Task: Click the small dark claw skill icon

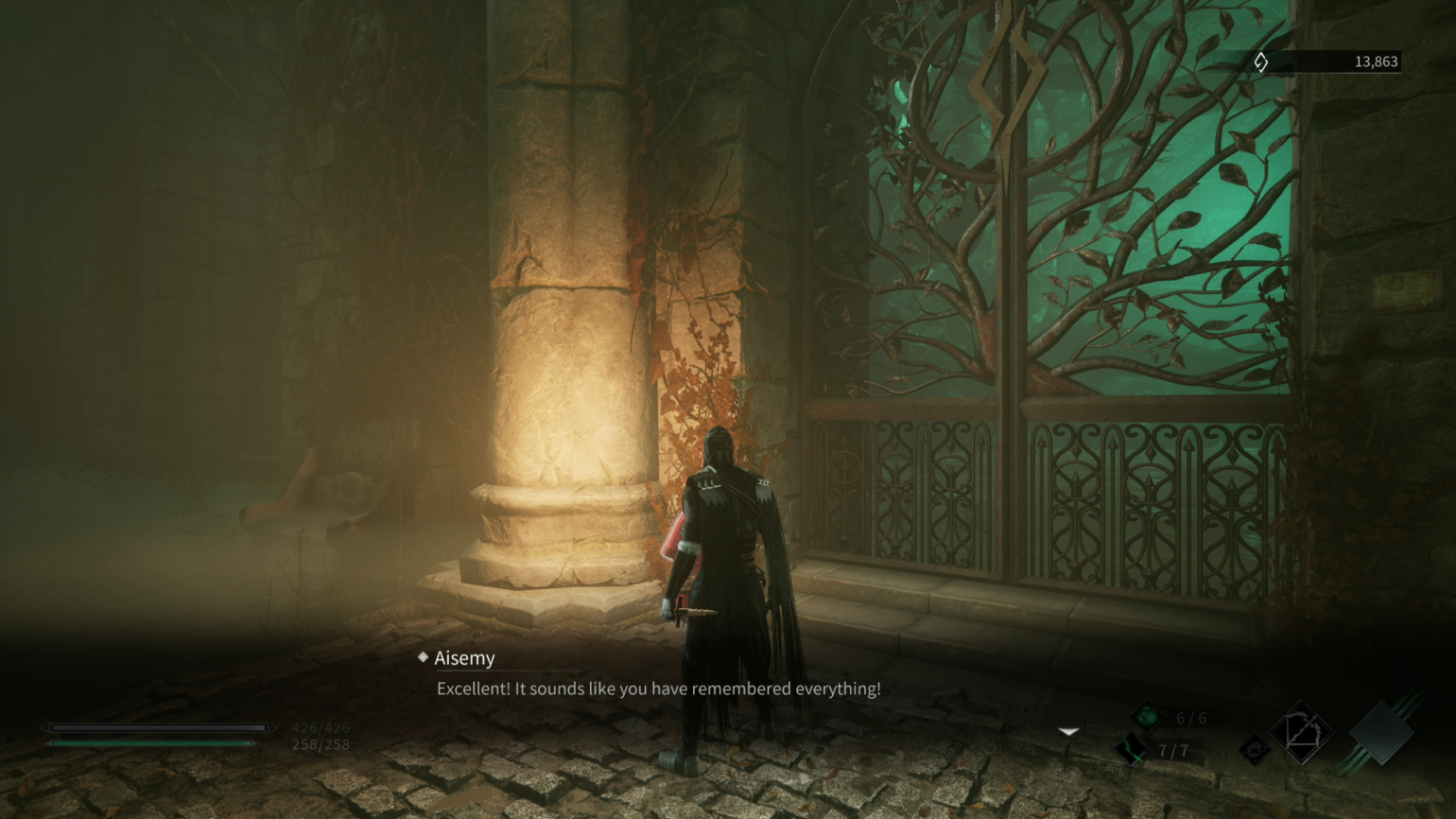Action: [1254, 748]
